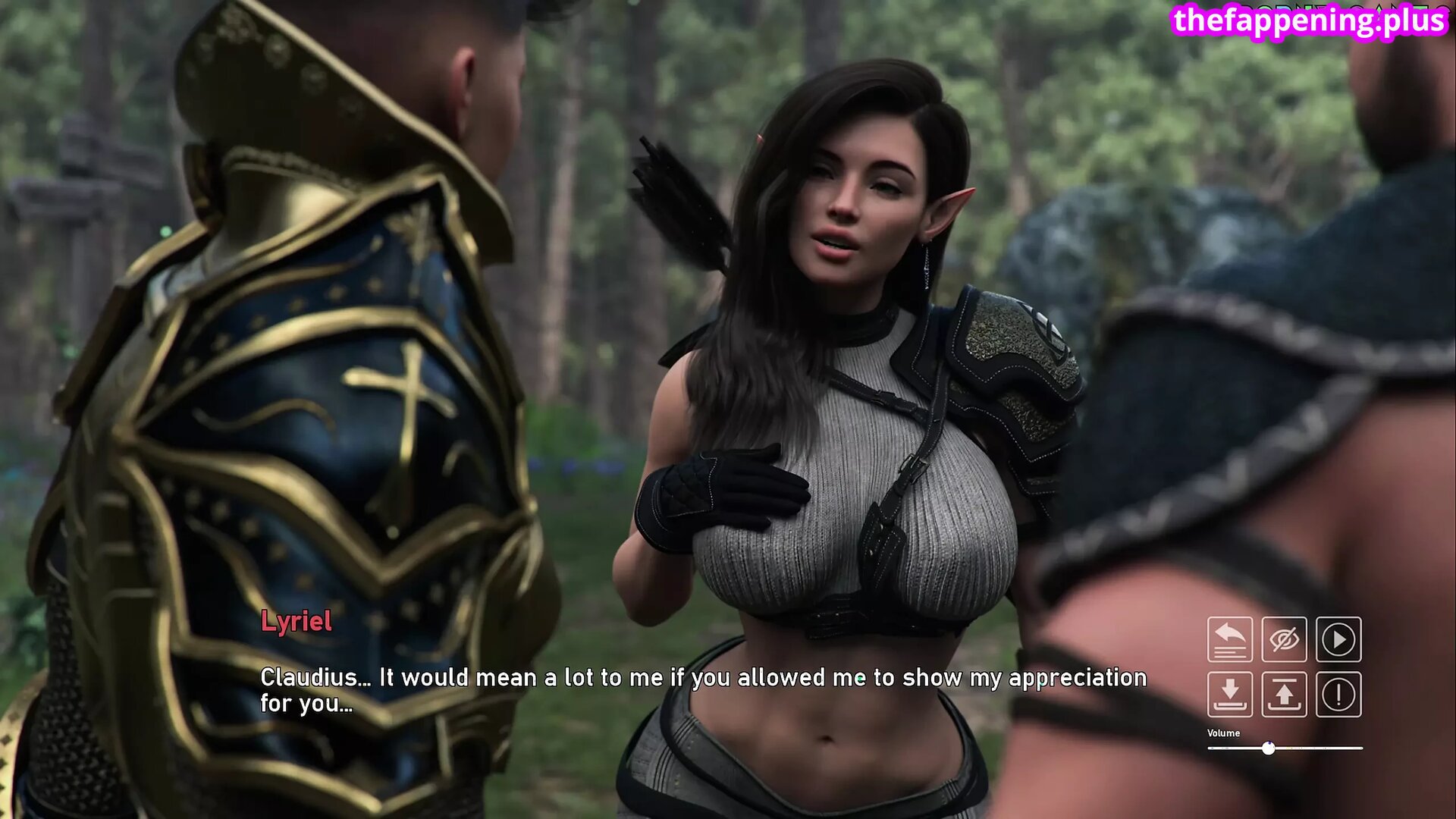This screenshot has width=1456, height=819.
Task: Start auto-play with the play icon
Action: (1338, 639)
